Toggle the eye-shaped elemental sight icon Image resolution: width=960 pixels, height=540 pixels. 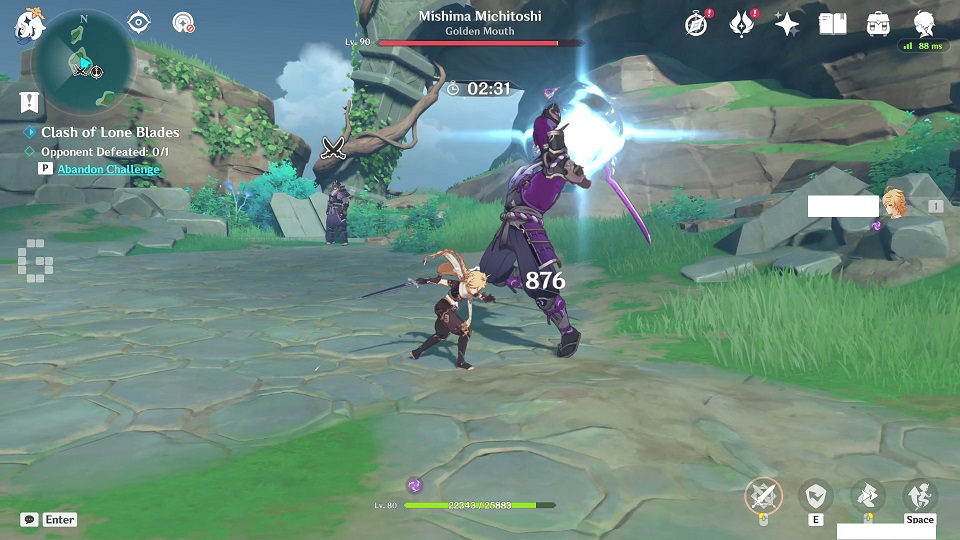point(138,22)
